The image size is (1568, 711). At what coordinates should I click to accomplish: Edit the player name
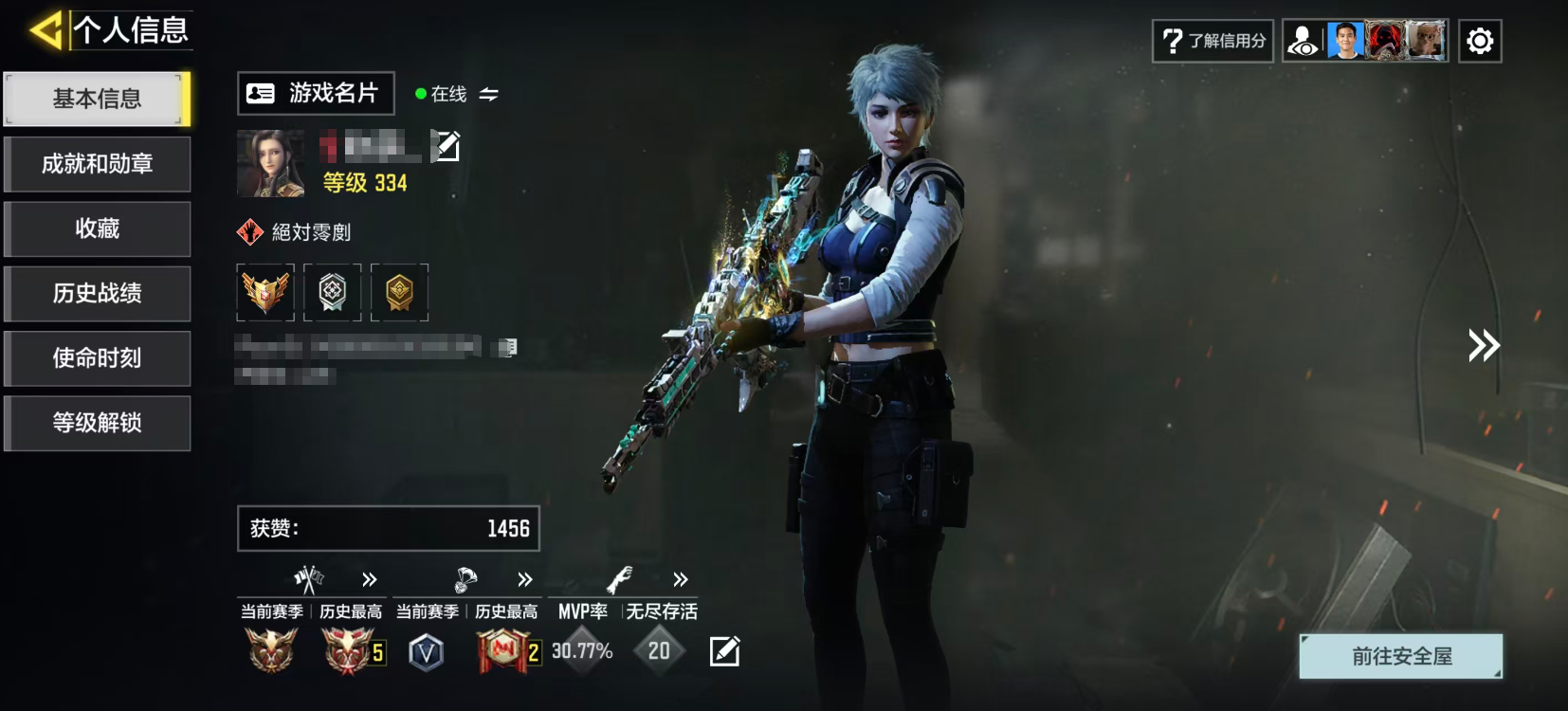click(446, 146)
